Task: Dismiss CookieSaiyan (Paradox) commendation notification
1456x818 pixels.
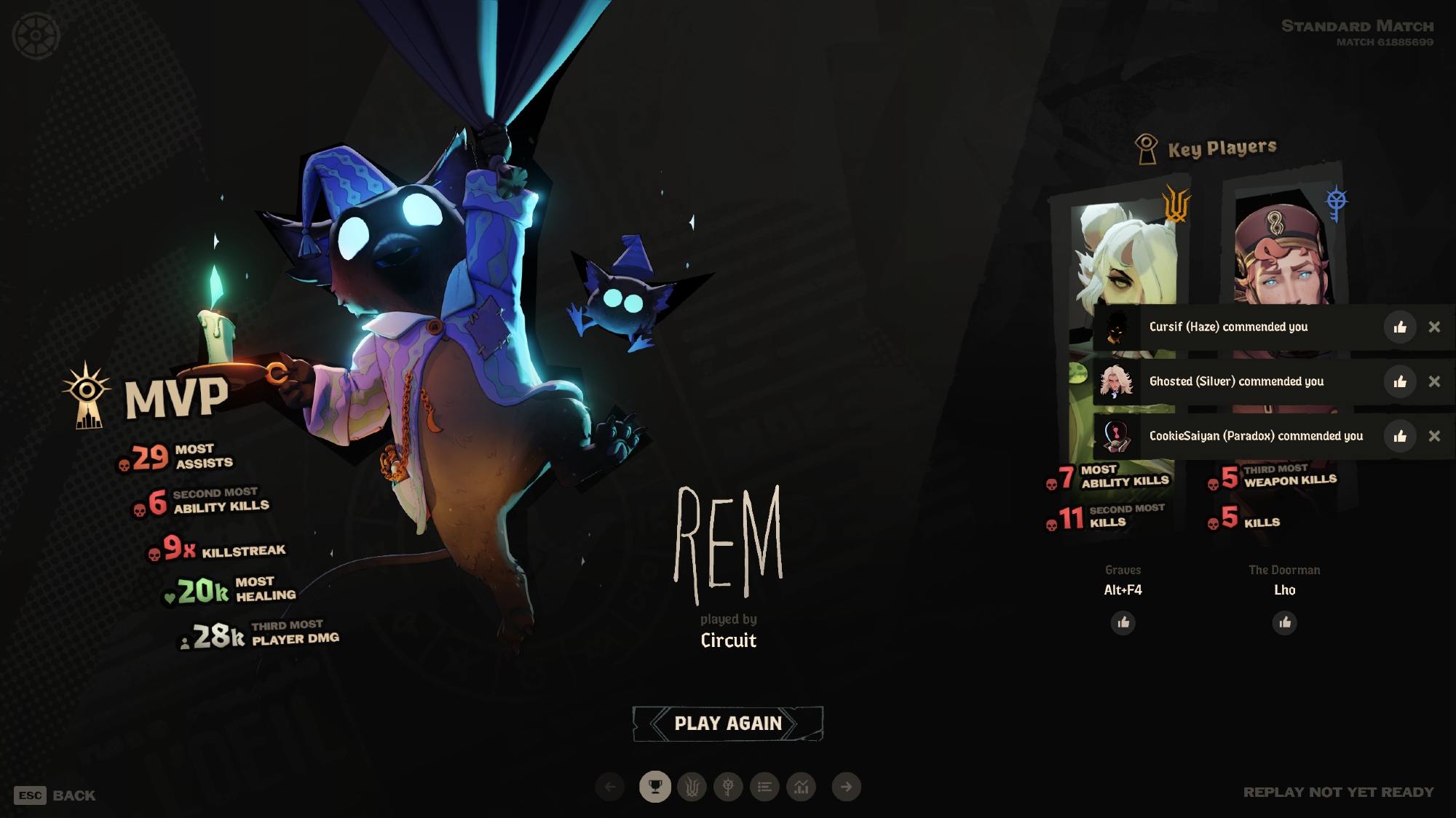Action: point(1434,437)
